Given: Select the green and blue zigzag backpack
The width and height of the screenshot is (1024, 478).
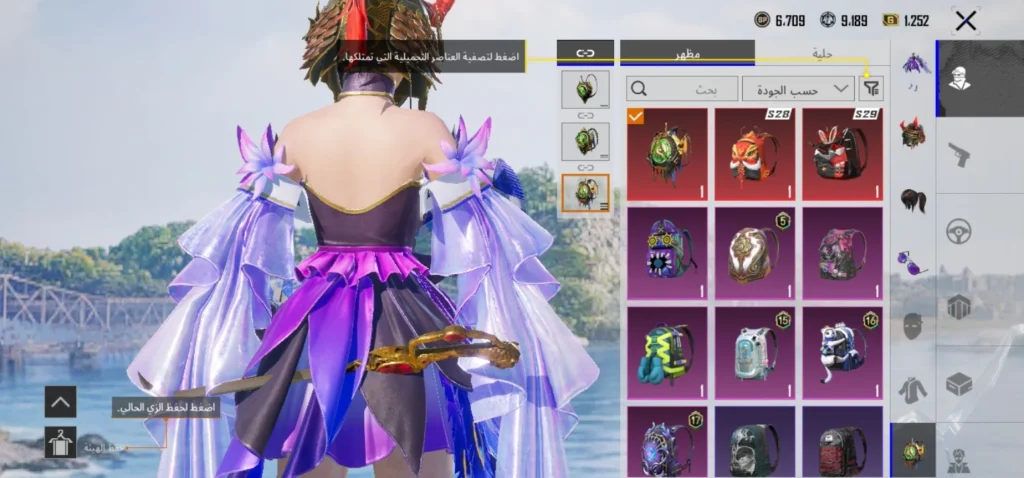Looking at the screenshot, I should click(x=667, y=351).
